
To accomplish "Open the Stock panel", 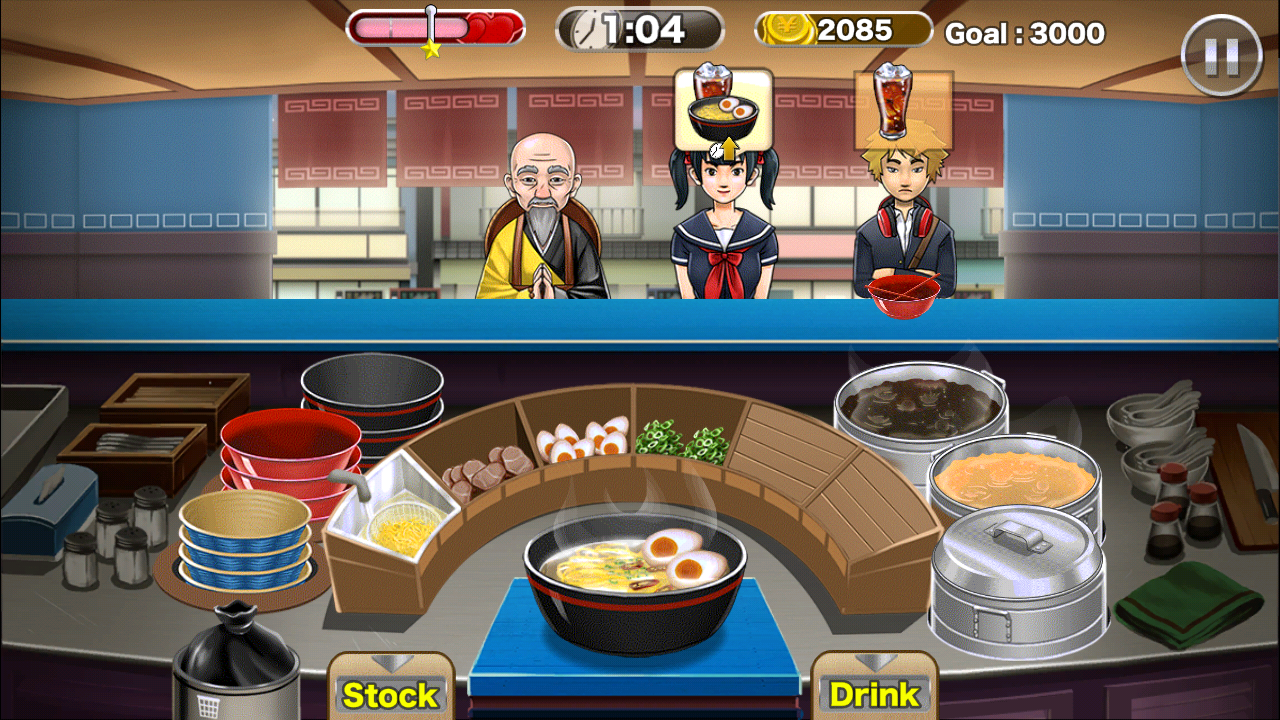I will coord(390,692).
